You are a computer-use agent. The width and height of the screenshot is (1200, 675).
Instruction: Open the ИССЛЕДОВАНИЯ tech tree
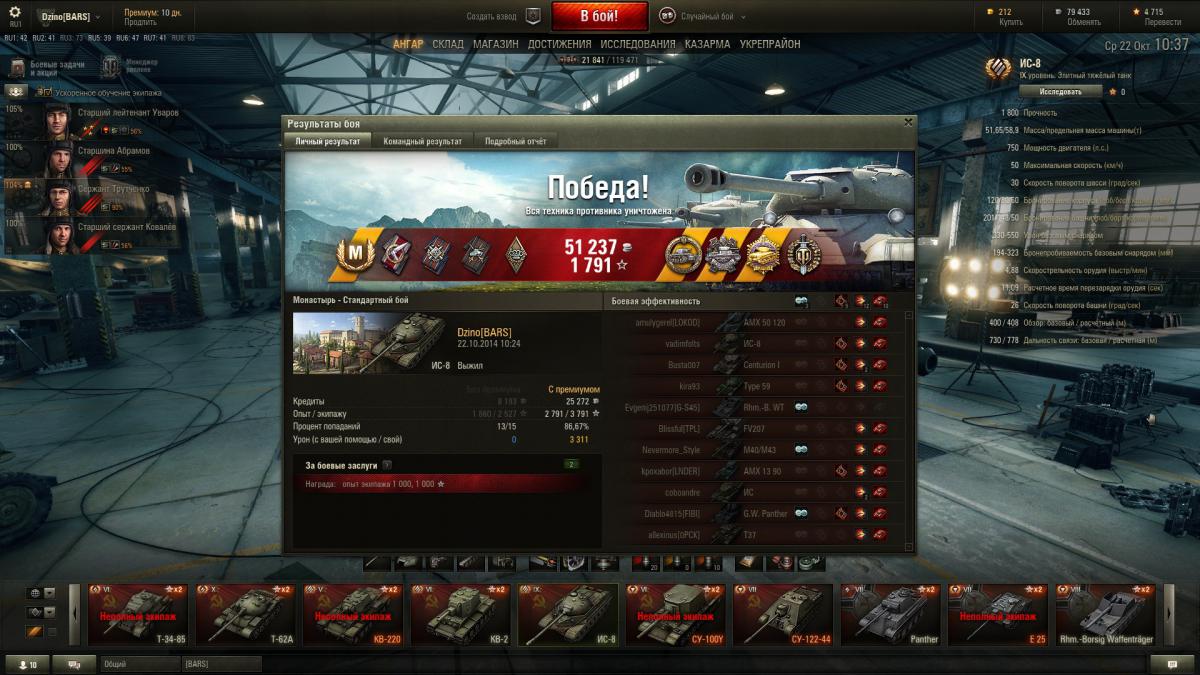[638, 44]
